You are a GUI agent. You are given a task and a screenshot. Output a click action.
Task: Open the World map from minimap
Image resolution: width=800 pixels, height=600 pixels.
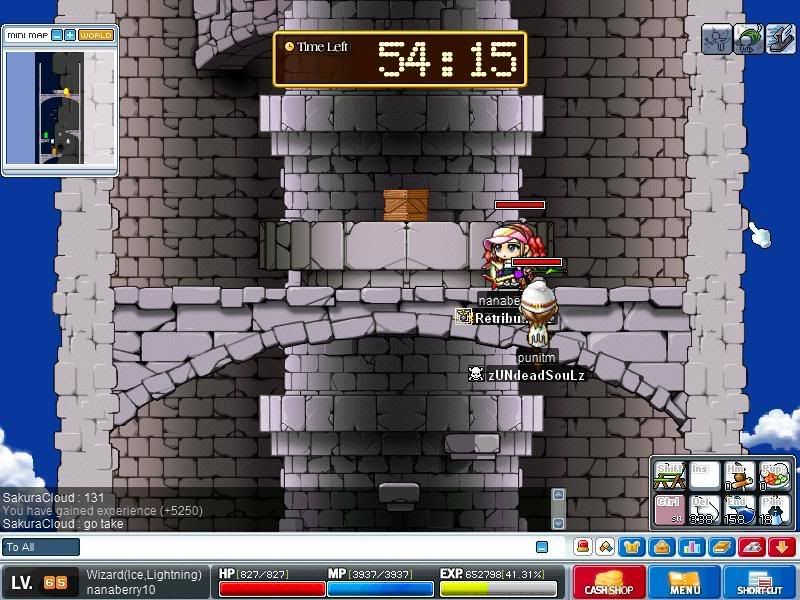(97, 35)
